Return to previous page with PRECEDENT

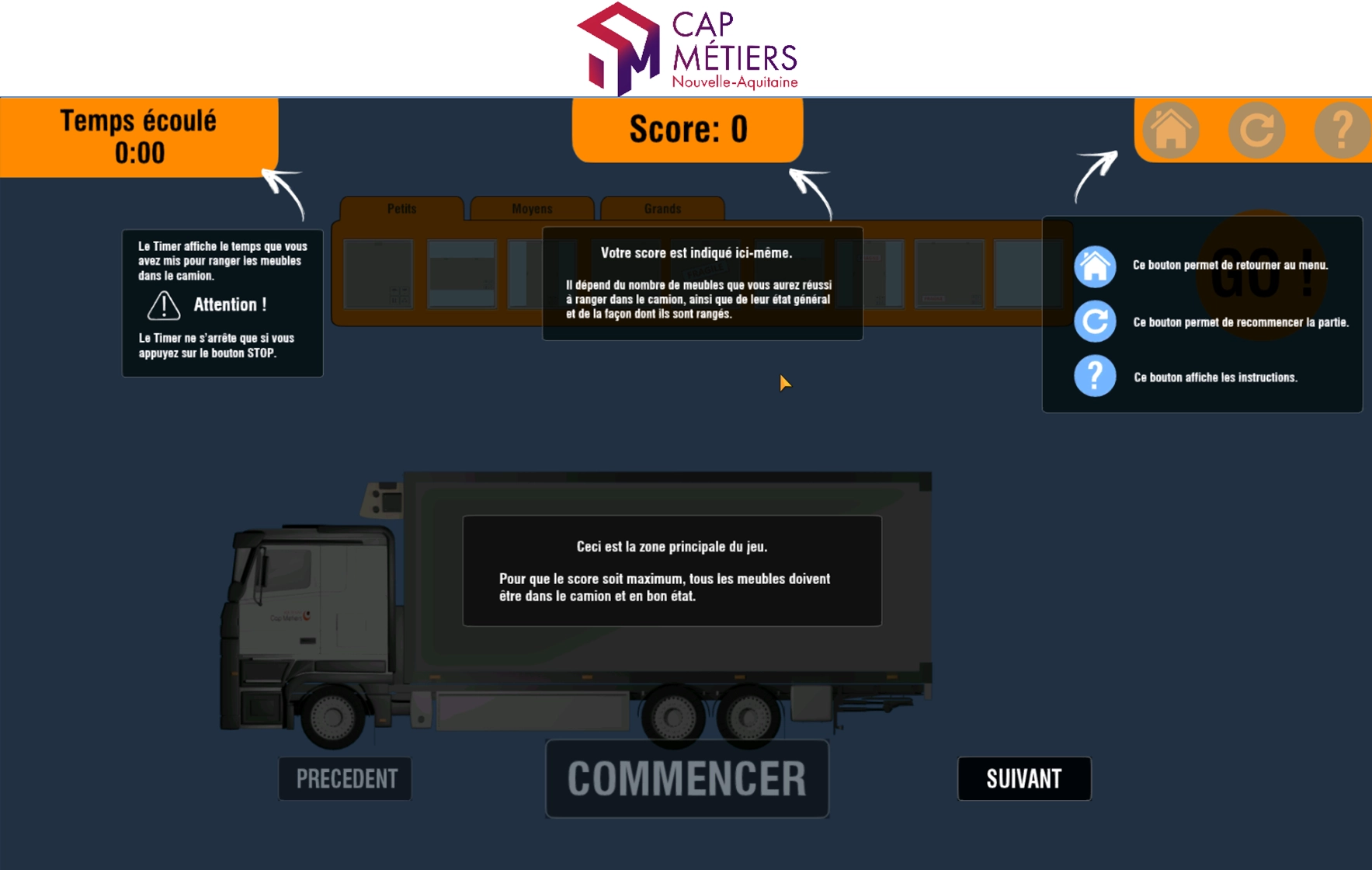[x=346, y=778]
